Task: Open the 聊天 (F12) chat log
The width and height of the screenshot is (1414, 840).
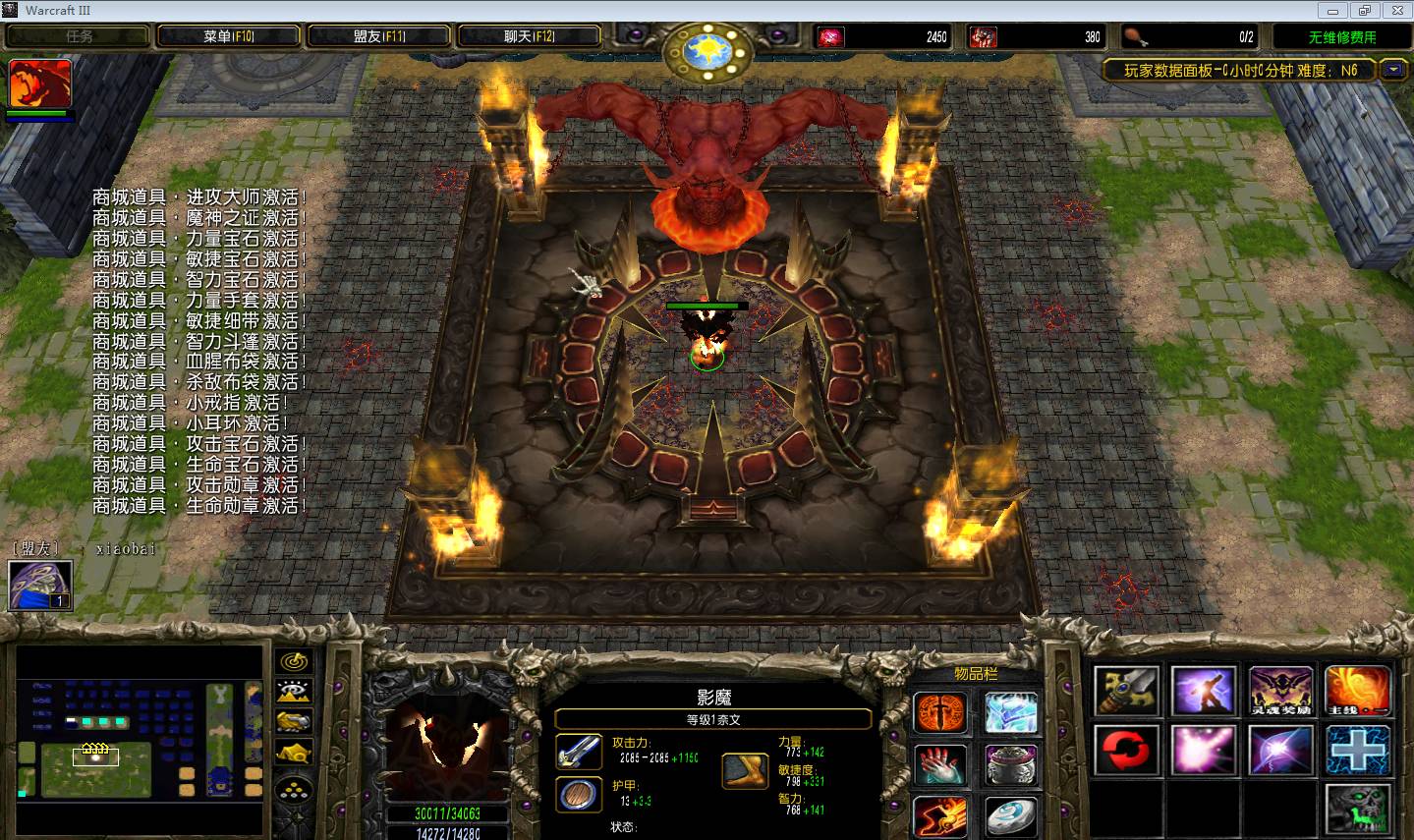Action: point(529,36)
